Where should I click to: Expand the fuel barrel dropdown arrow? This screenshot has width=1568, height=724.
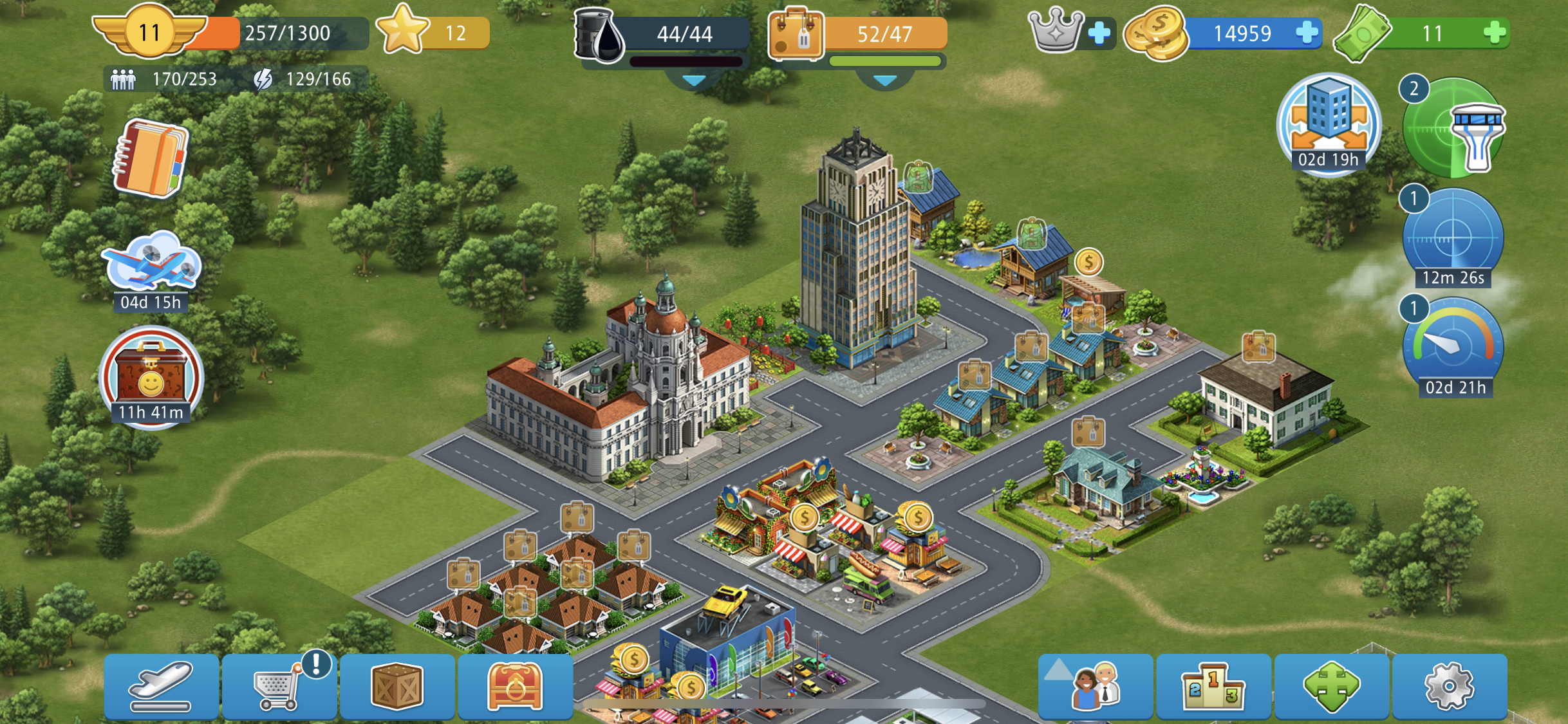pos(694,80)
